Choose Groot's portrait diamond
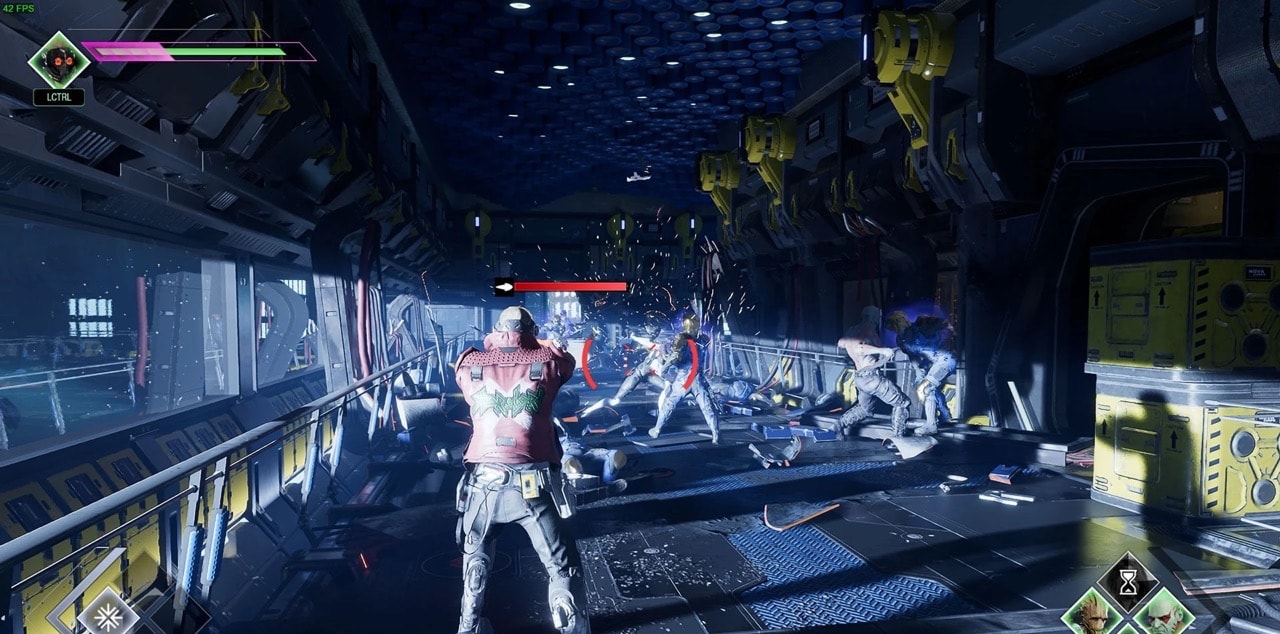Viewport: 1280px width, 634px height. click(x=1091, y=614)
